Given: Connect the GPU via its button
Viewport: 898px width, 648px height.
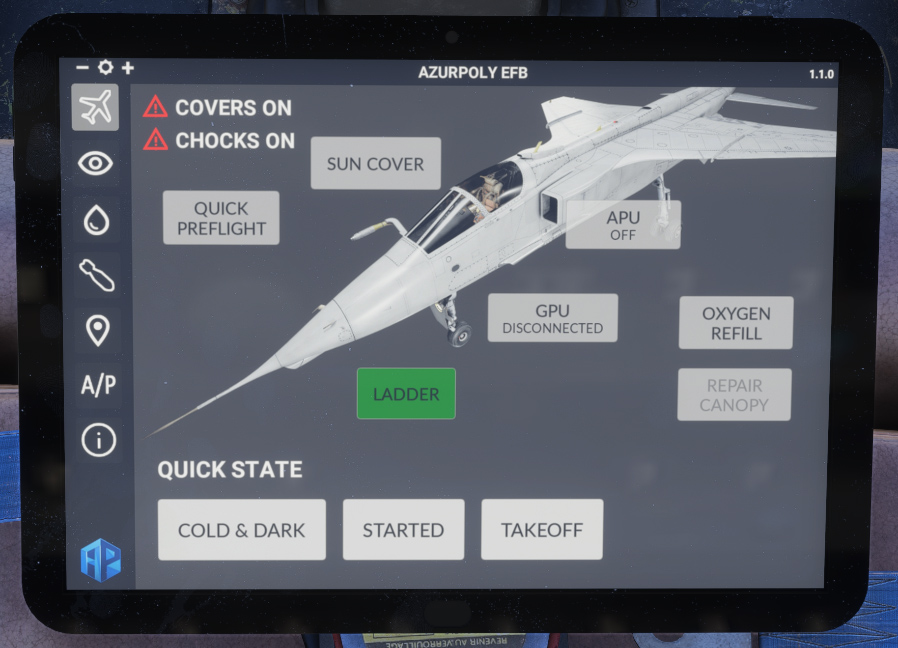Looking at the screenshot, I should click(552, 318).
